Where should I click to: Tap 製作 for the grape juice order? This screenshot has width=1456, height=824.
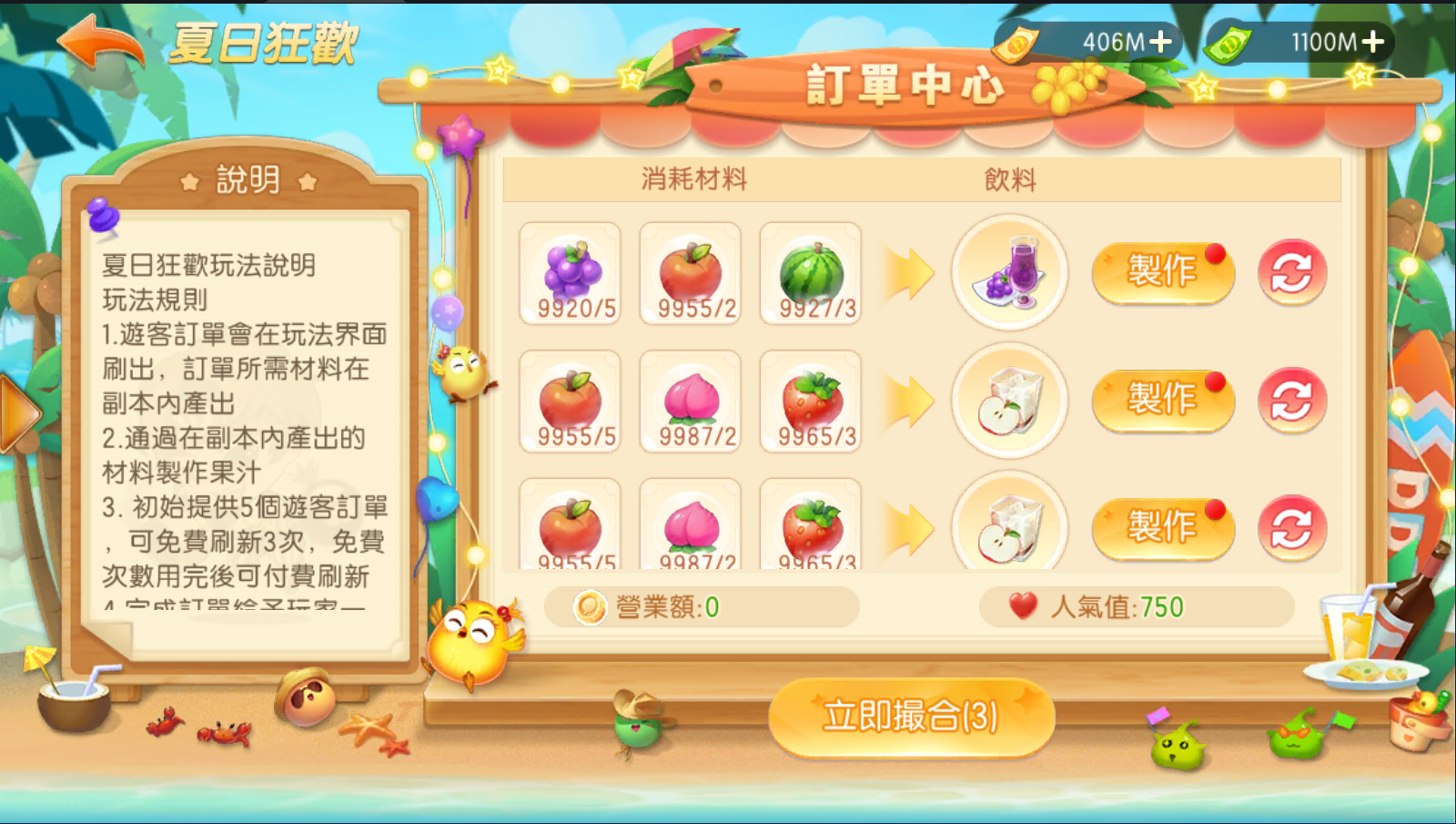coord(1162,271)
